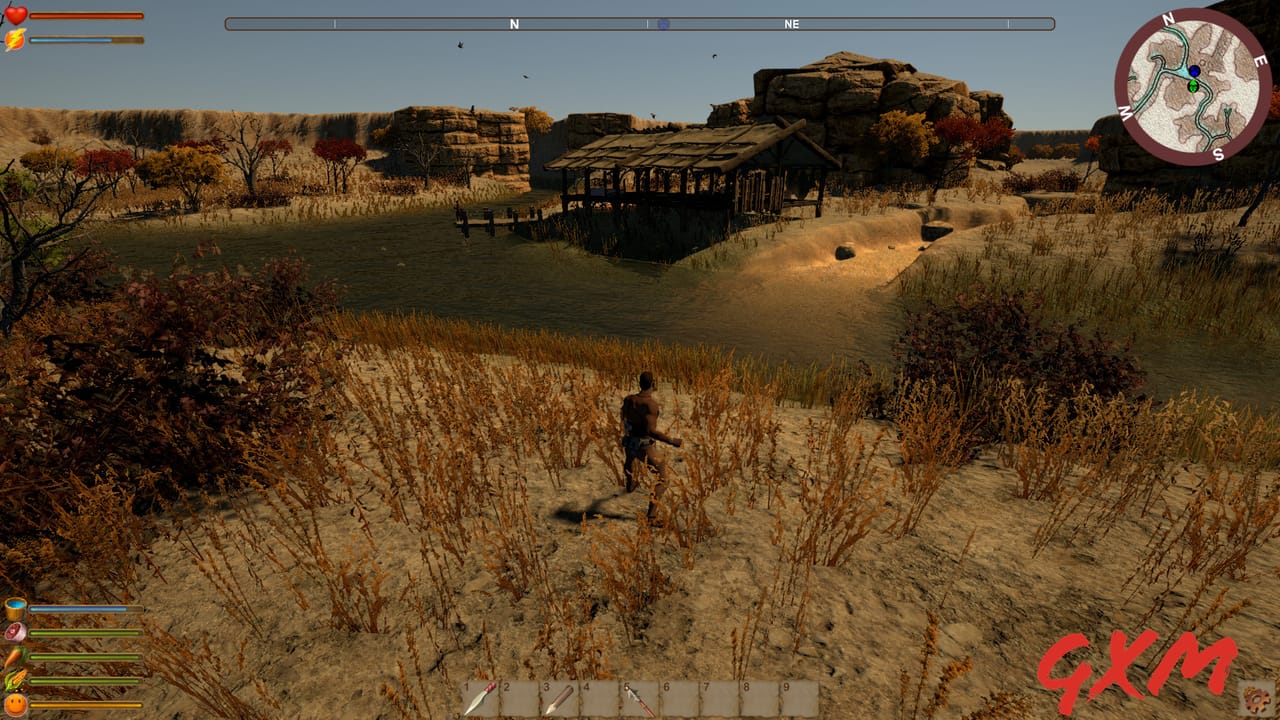Click the orange mood progress bar
Image resolution: width=1280 pixels, height=720 pixels.
point(85,704)
